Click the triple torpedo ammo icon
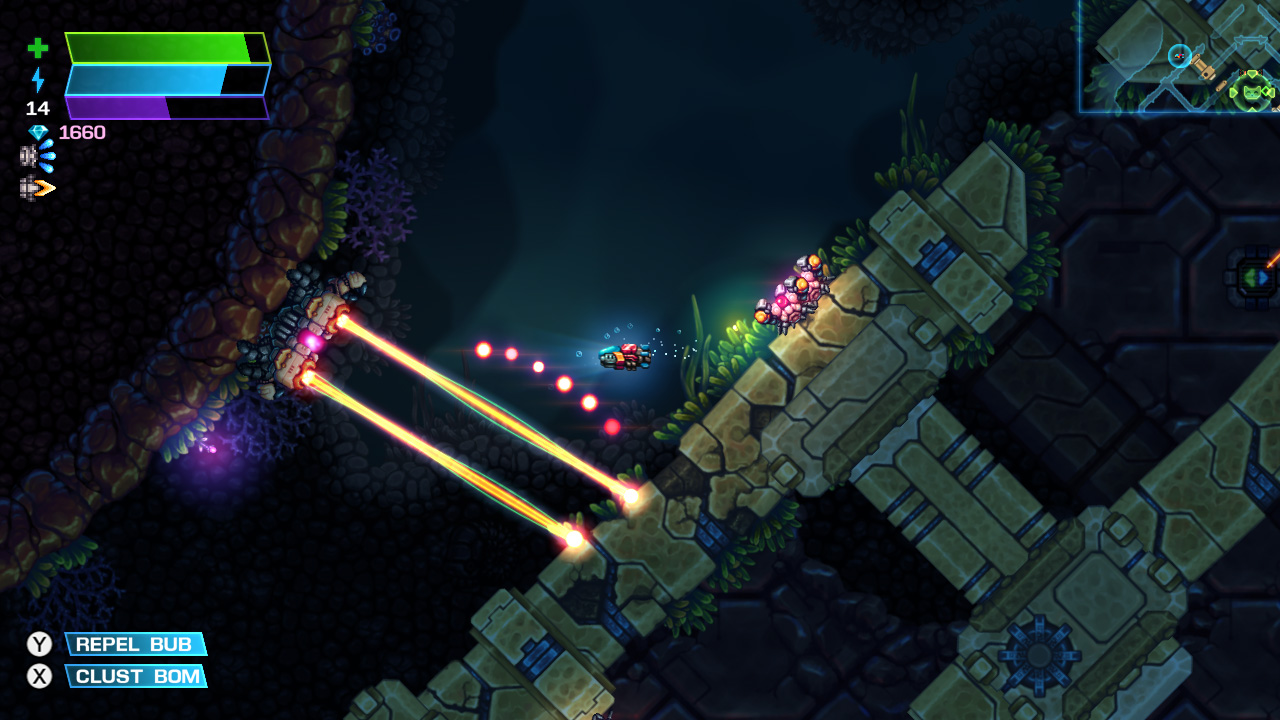Image resolution: width=1280 pixels, height=720 pixels. tap(38, 155)
